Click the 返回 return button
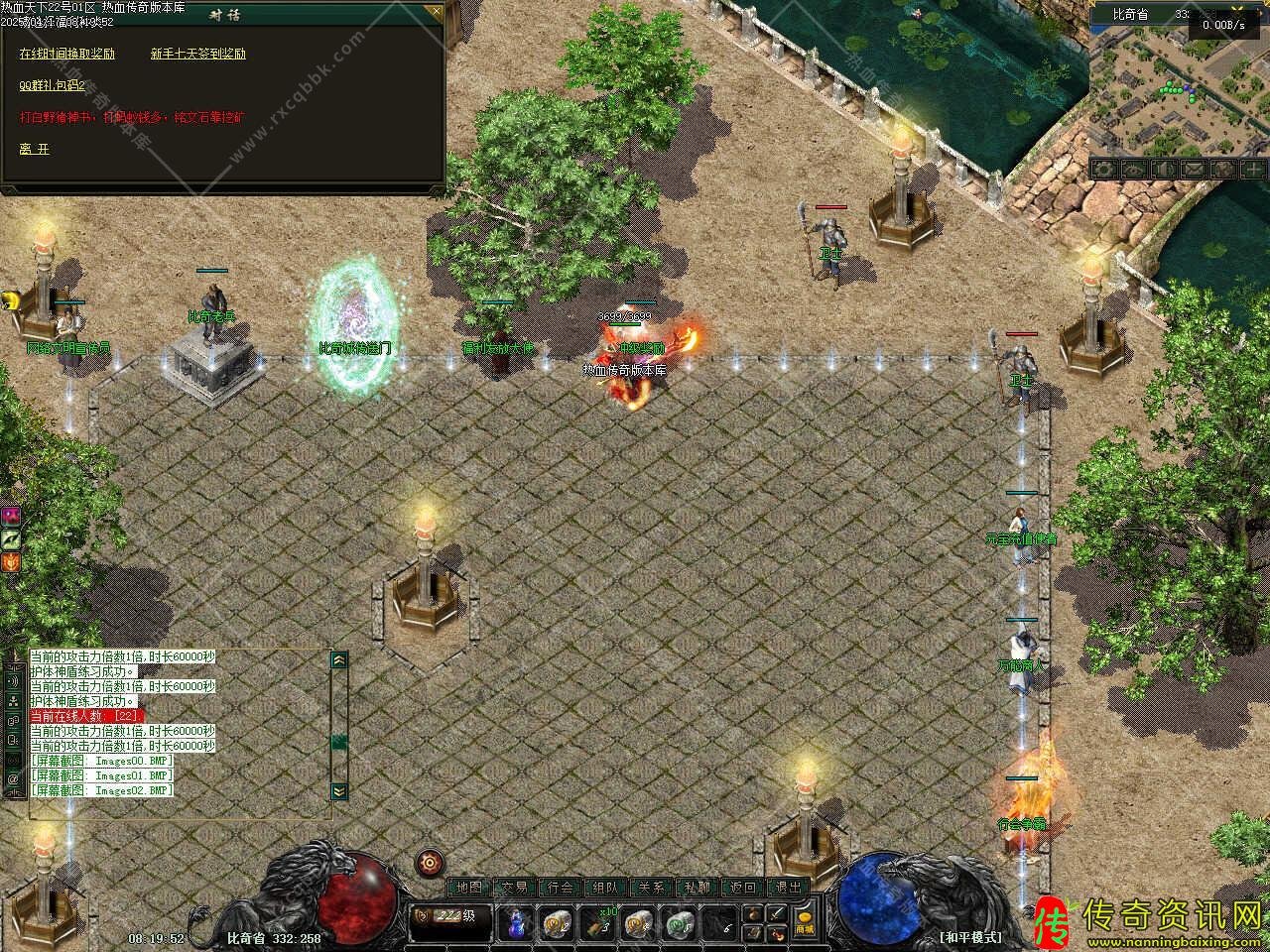Screen dimensions: 1270x952 [743, 888]
